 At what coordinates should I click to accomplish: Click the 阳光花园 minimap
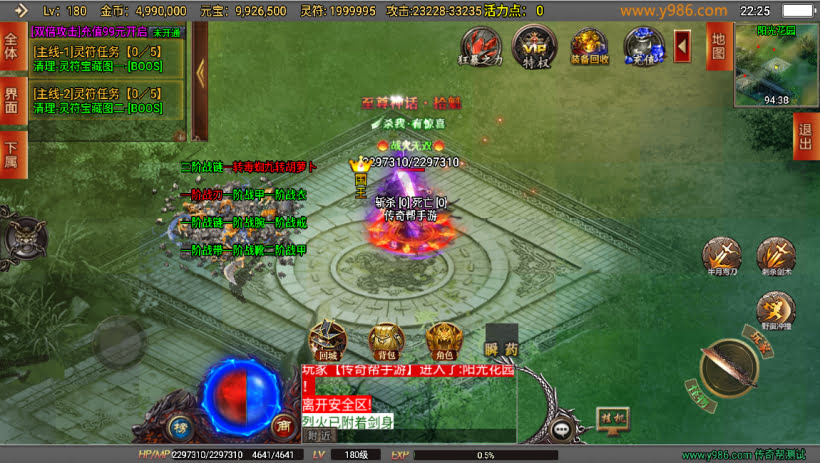[776, 63]
